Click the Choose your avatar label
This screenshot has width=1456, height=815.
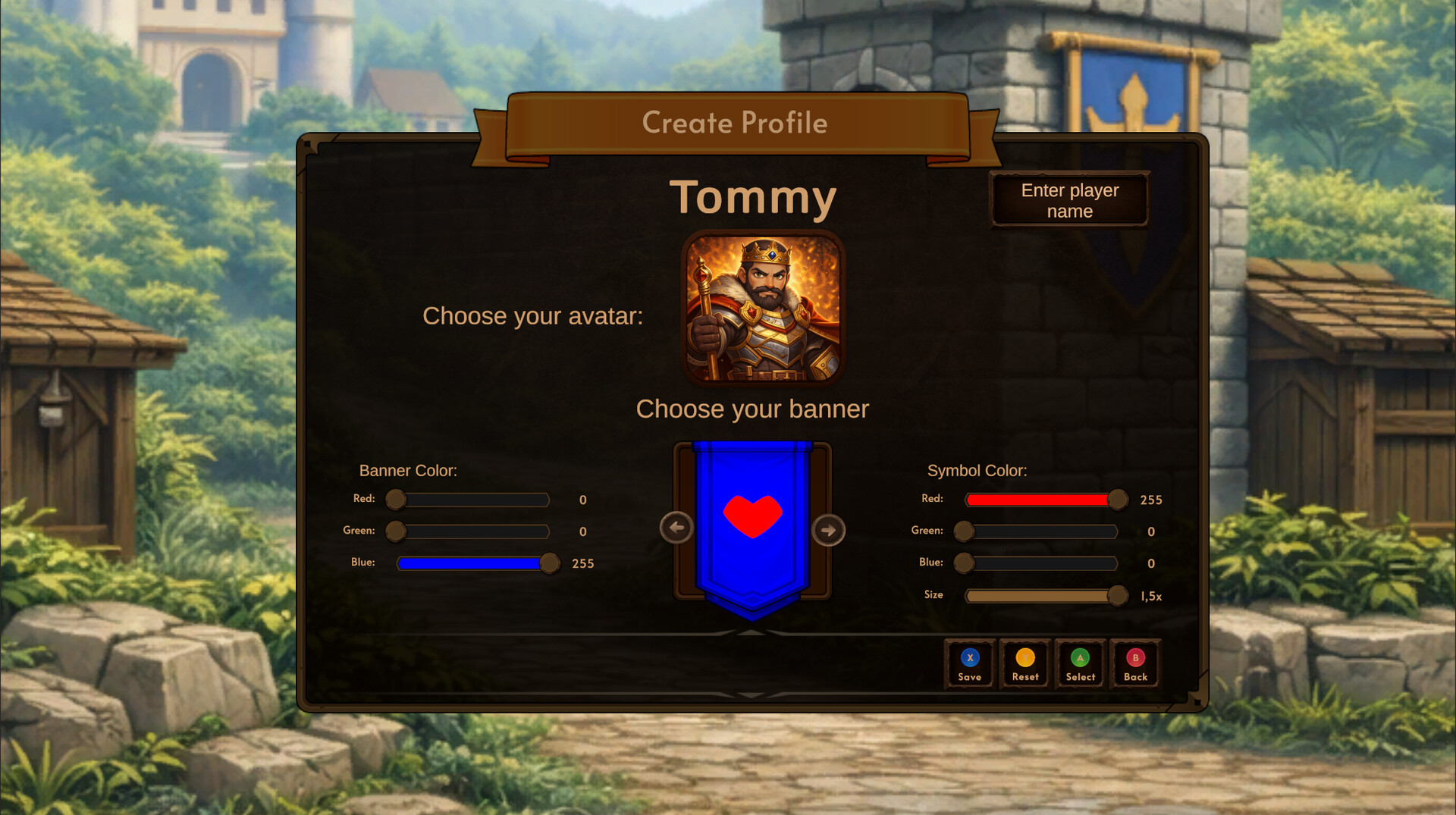click(533, 316)
